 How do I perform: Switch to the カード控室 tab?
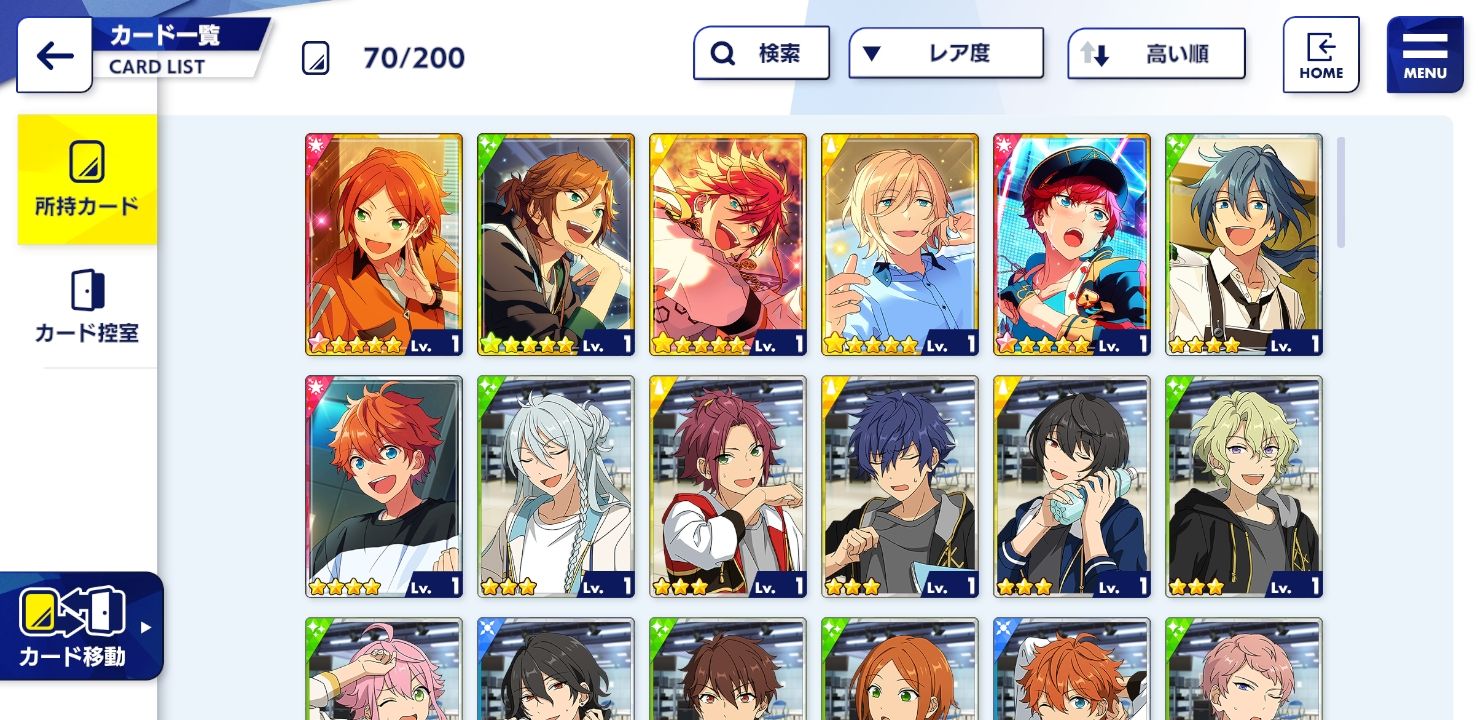pos(87,307)
